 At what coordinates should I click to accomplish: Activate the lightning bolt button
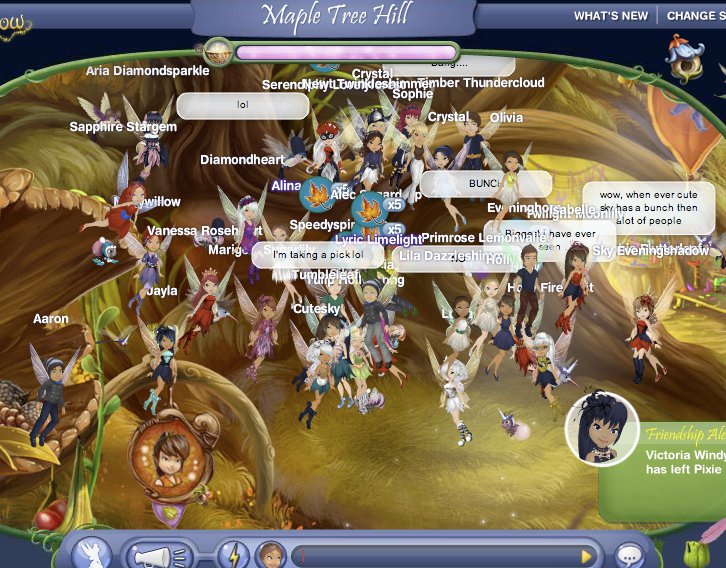pyautogui.click(x=233, y=555)
